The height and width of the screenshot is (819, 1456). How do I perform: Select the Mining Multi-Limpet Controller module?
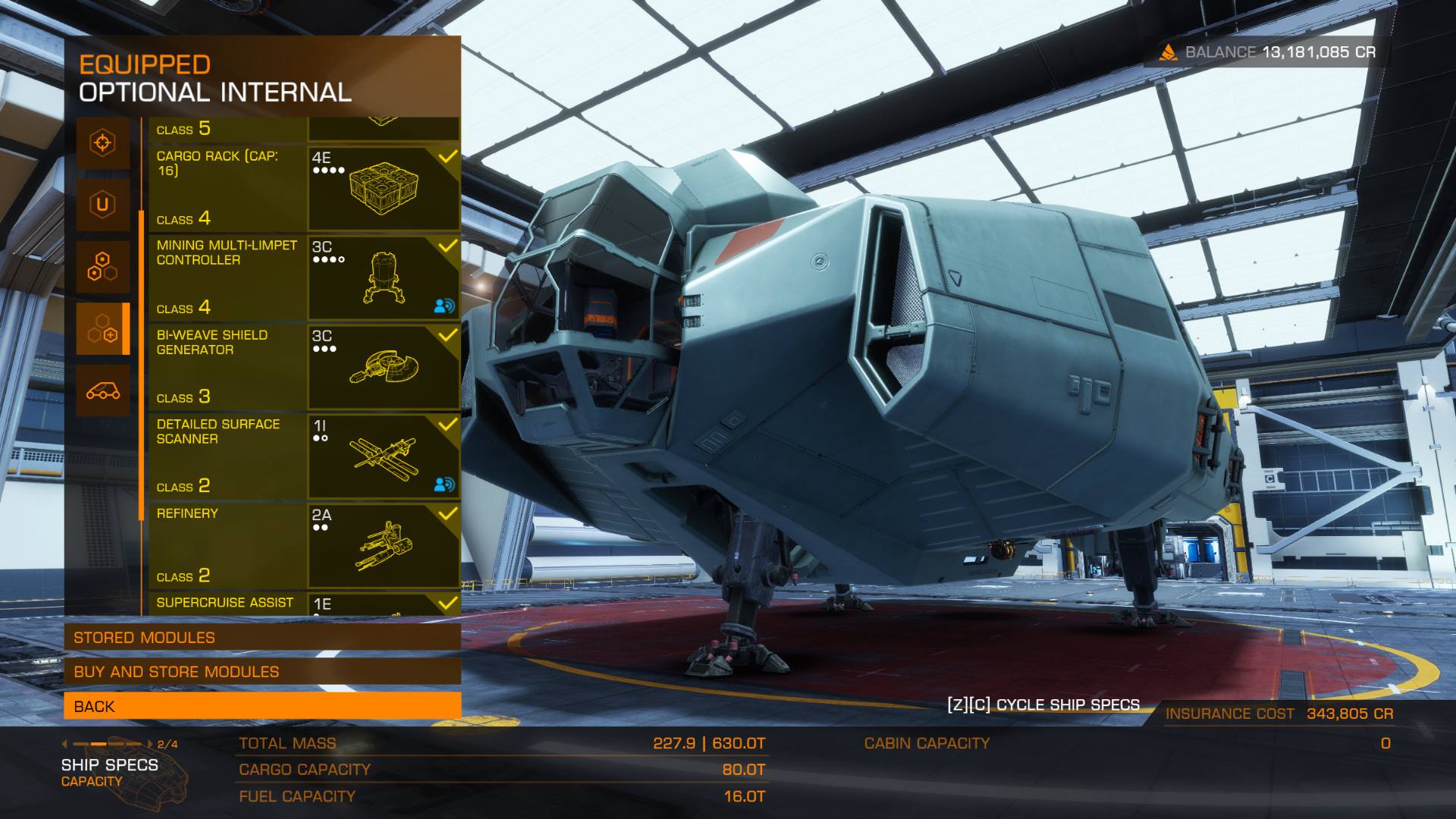coord(303,278)
